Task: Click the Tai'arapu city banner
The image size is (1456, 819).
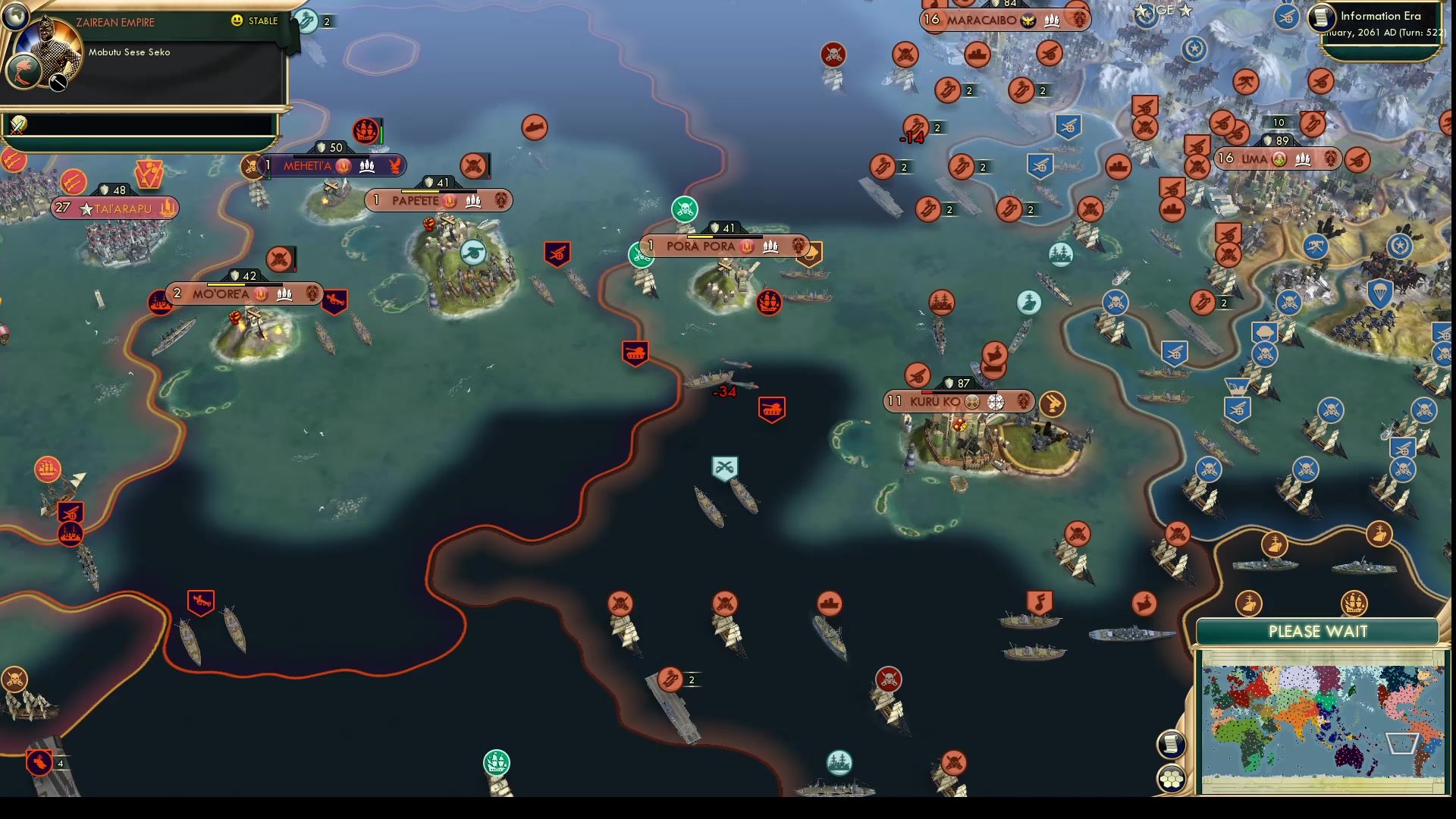Action: coord(114,207)
